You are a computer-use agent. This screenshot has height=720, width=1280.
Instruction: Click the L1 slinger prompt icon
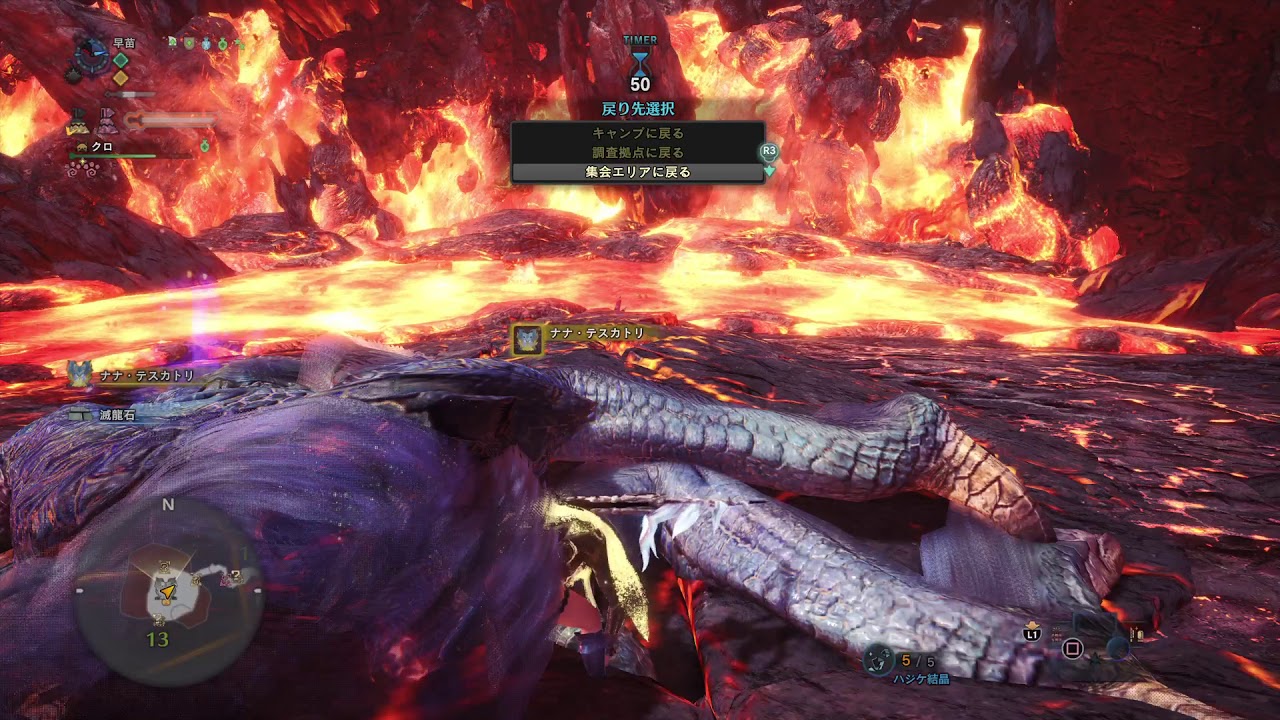pyautogui.click(x=1032, y=635)
